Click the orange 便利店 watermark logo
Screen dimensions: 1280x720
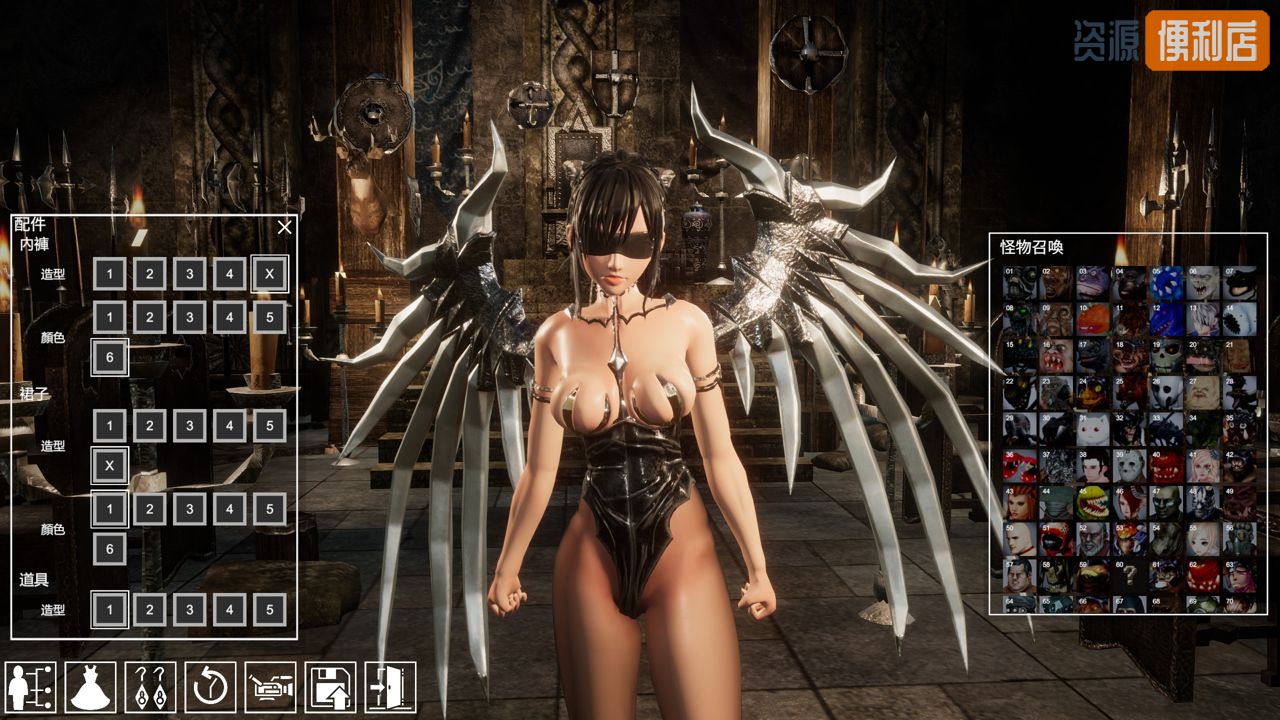[x=1206, y=40]
